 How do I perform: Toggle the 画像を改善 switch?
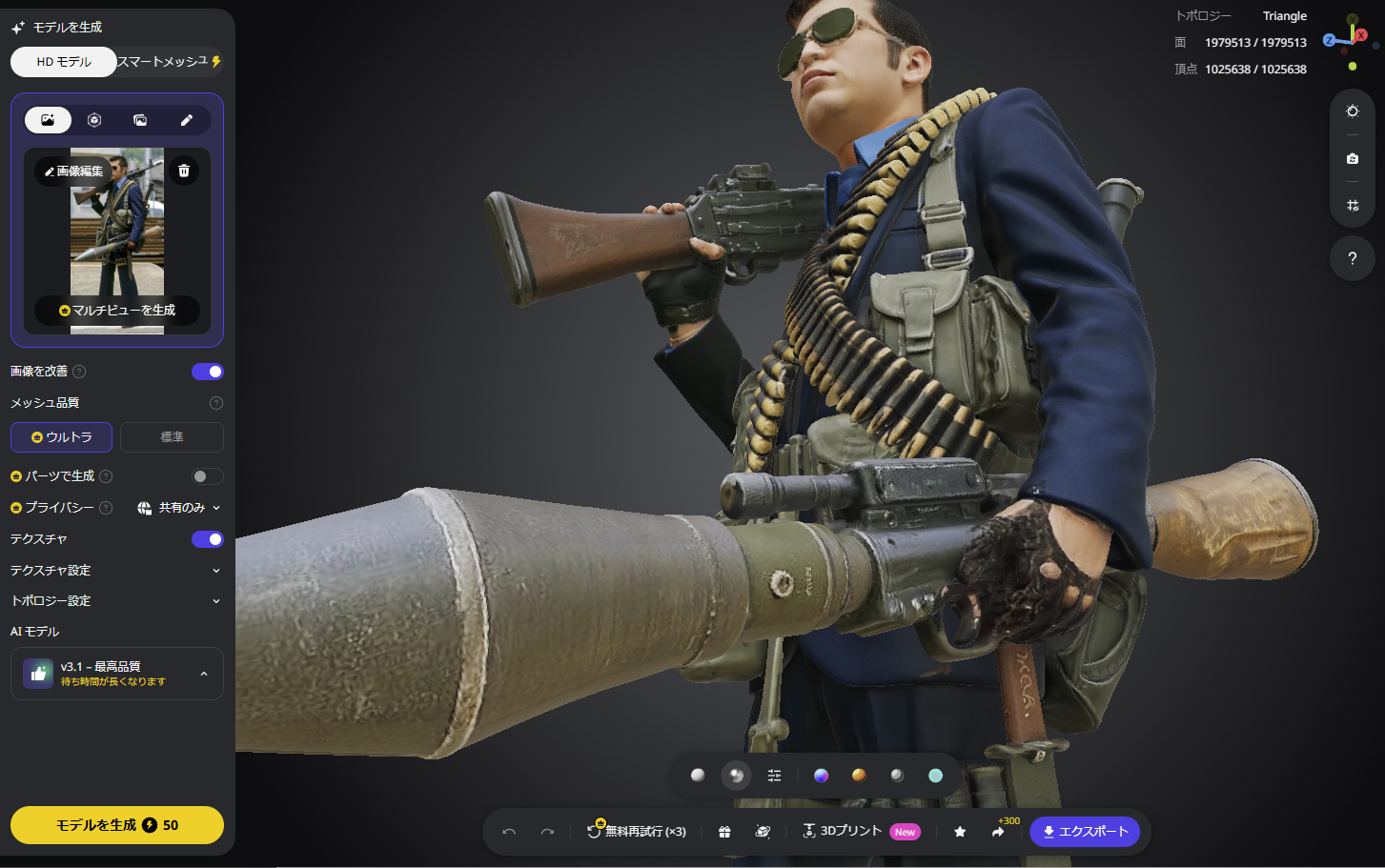(207, 372)
